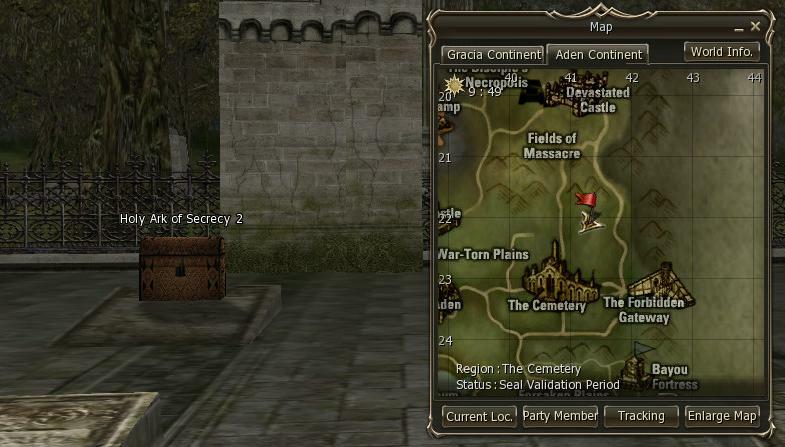Viewport: 785px width, 447px height.
Task: Click the Devastated Castle map location
Action: (x=597, y=98)
